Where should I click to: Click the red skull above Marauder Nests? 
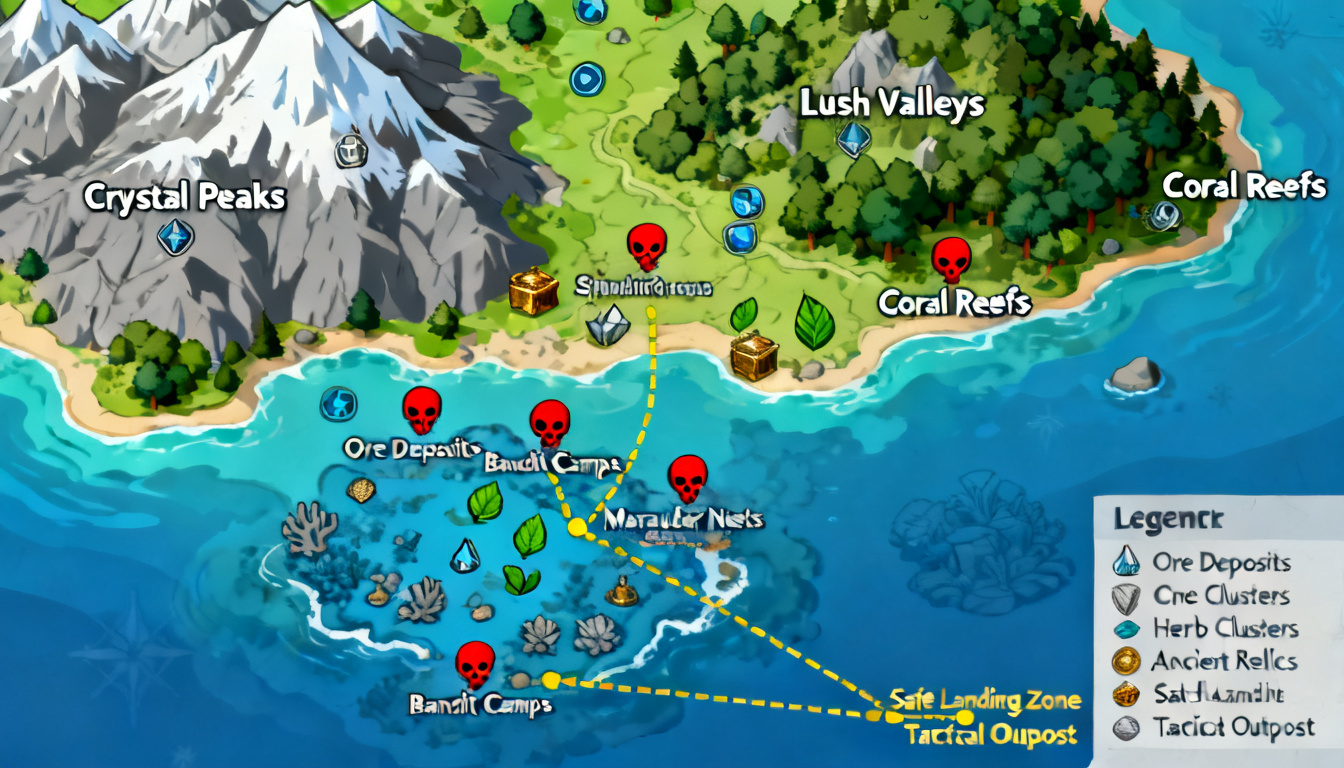[687, 478]
